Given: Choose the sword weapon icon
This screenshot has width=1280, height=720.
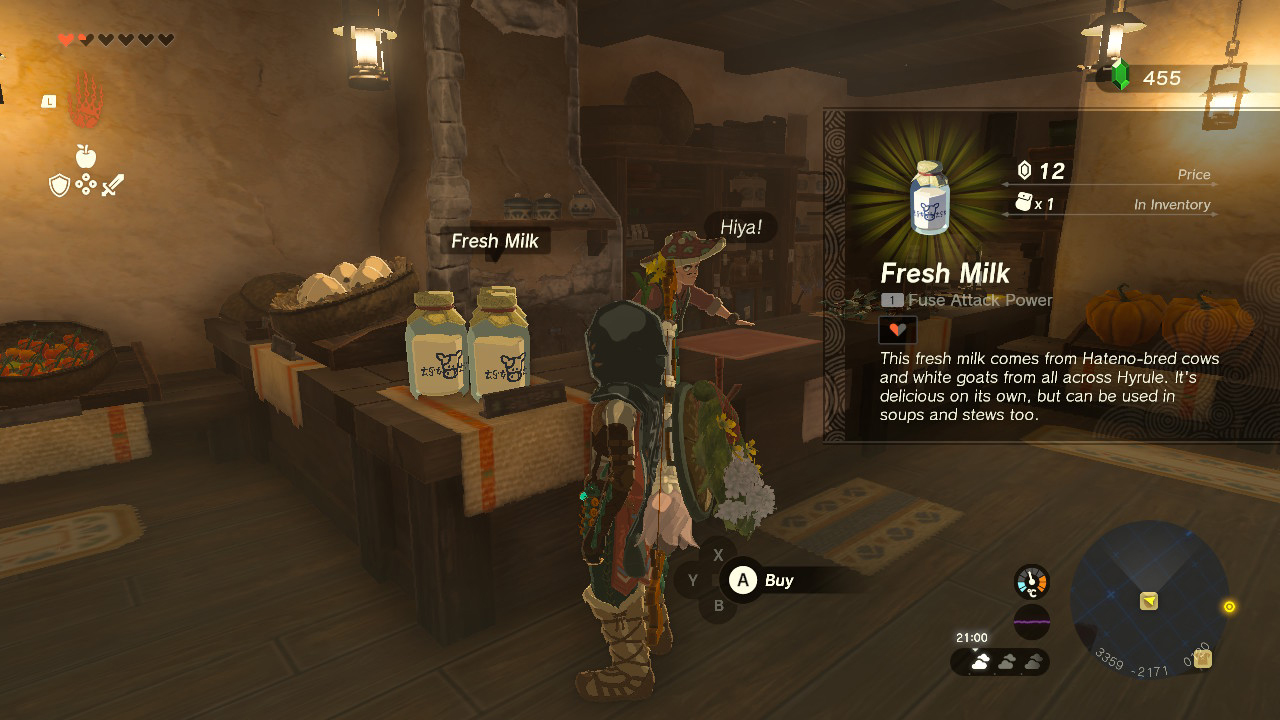Looking at the screenshot, I should tap(113, 185).
